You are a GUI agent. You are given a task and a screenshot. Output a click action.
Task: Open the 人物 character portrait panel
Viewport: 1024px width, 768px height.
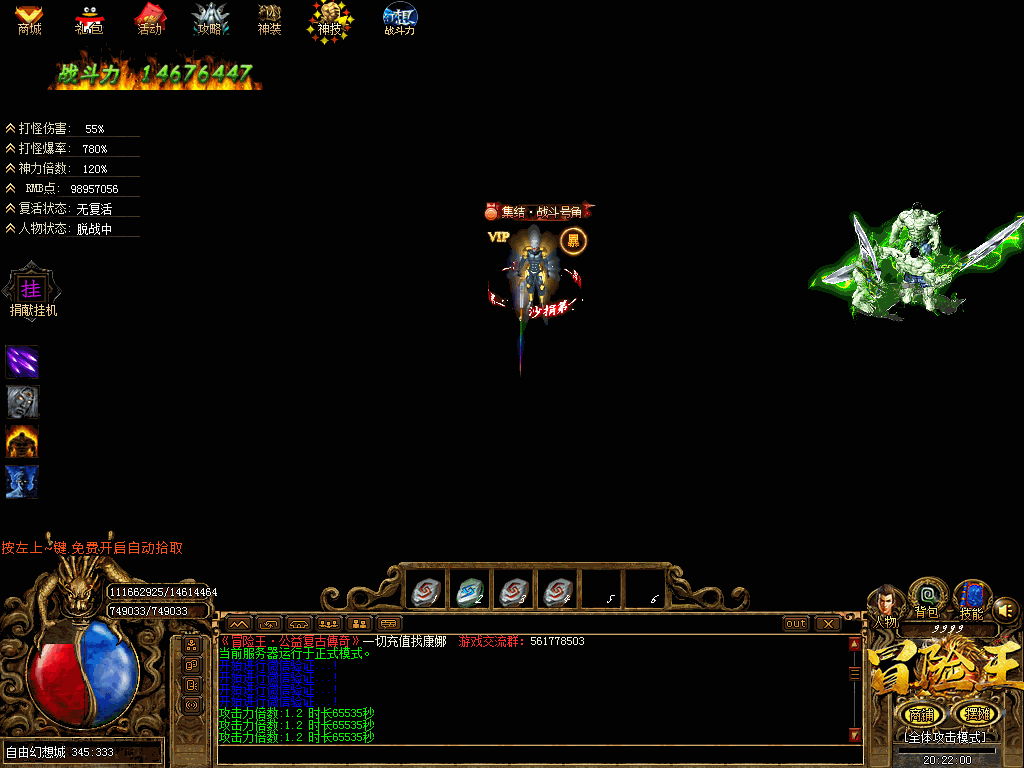885,603
